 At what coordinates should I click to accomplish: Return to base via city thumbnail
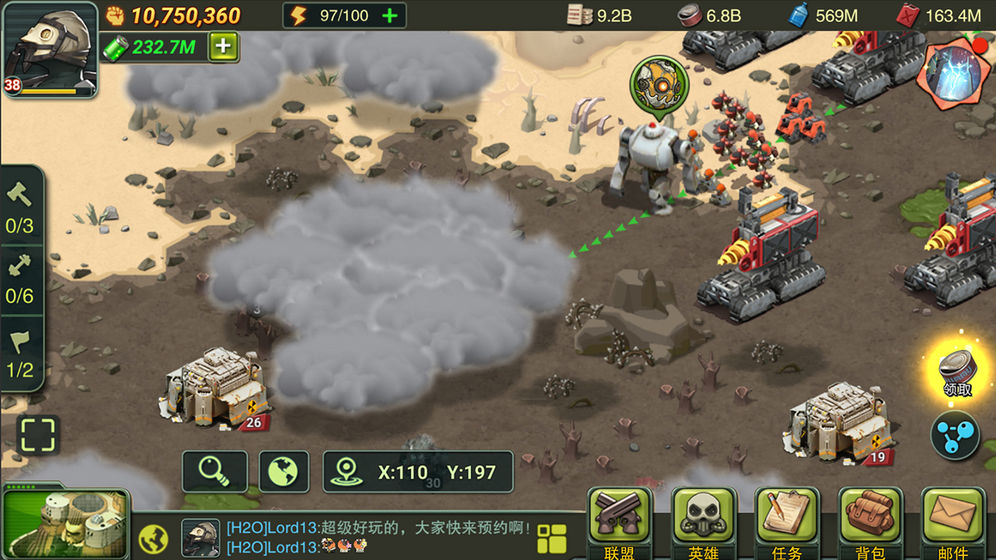[x=65, y=523]
